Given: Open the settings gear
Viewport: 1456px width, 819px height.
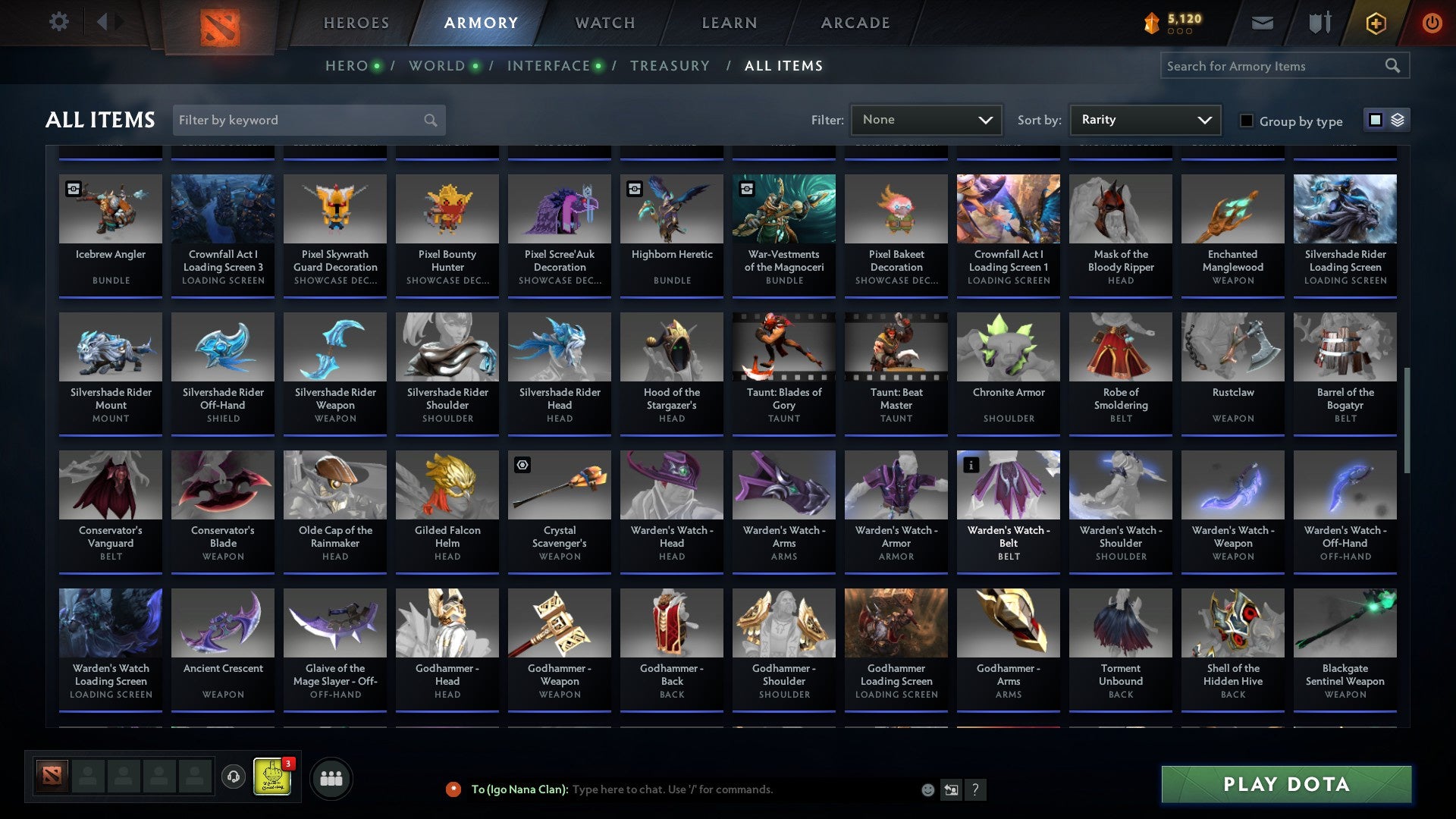Looking at the screenshot, I should tap(58, 22).
